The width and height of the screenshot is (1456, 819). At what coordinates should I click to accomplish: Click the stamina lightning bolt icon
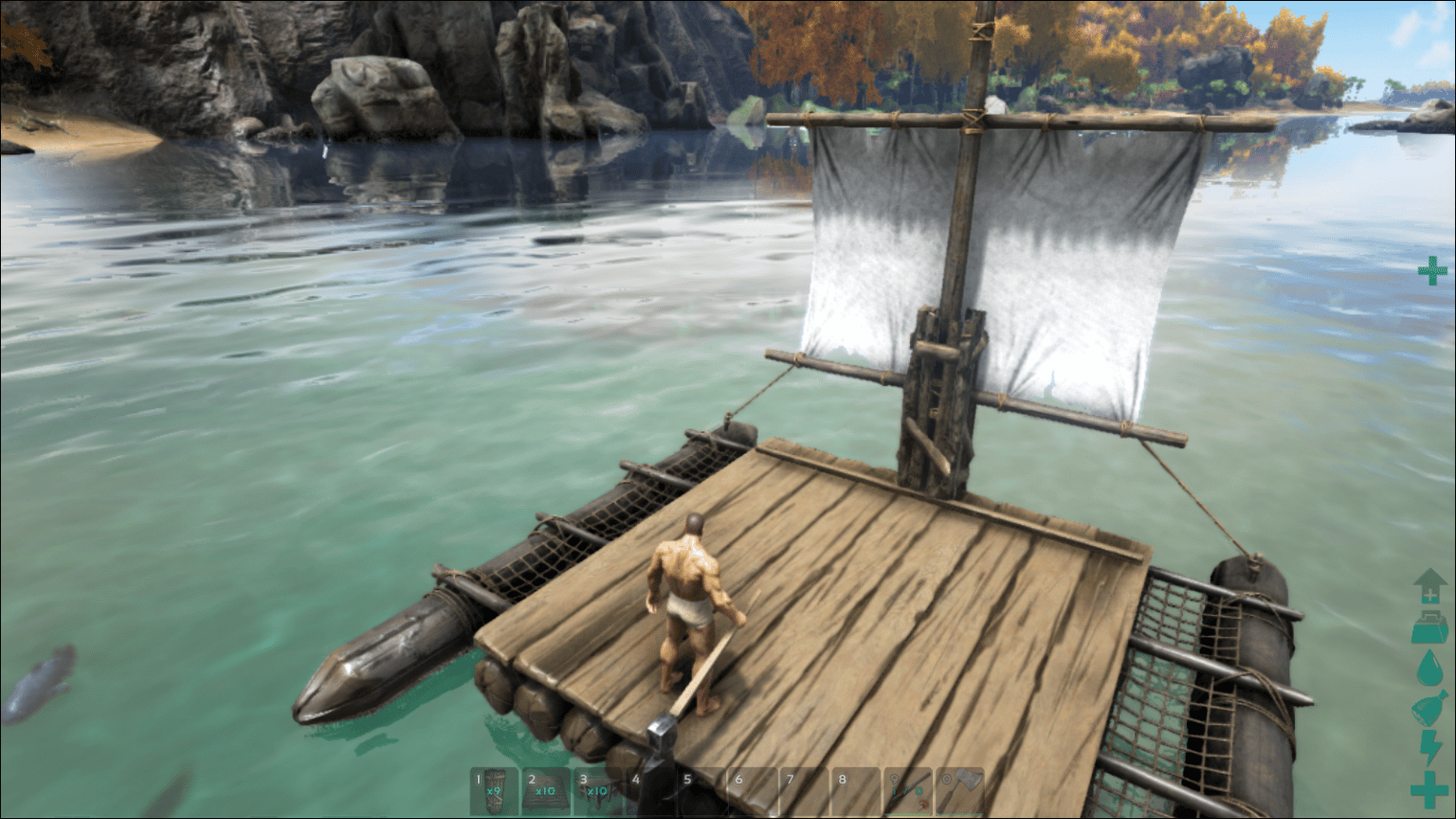(1429, 747)
